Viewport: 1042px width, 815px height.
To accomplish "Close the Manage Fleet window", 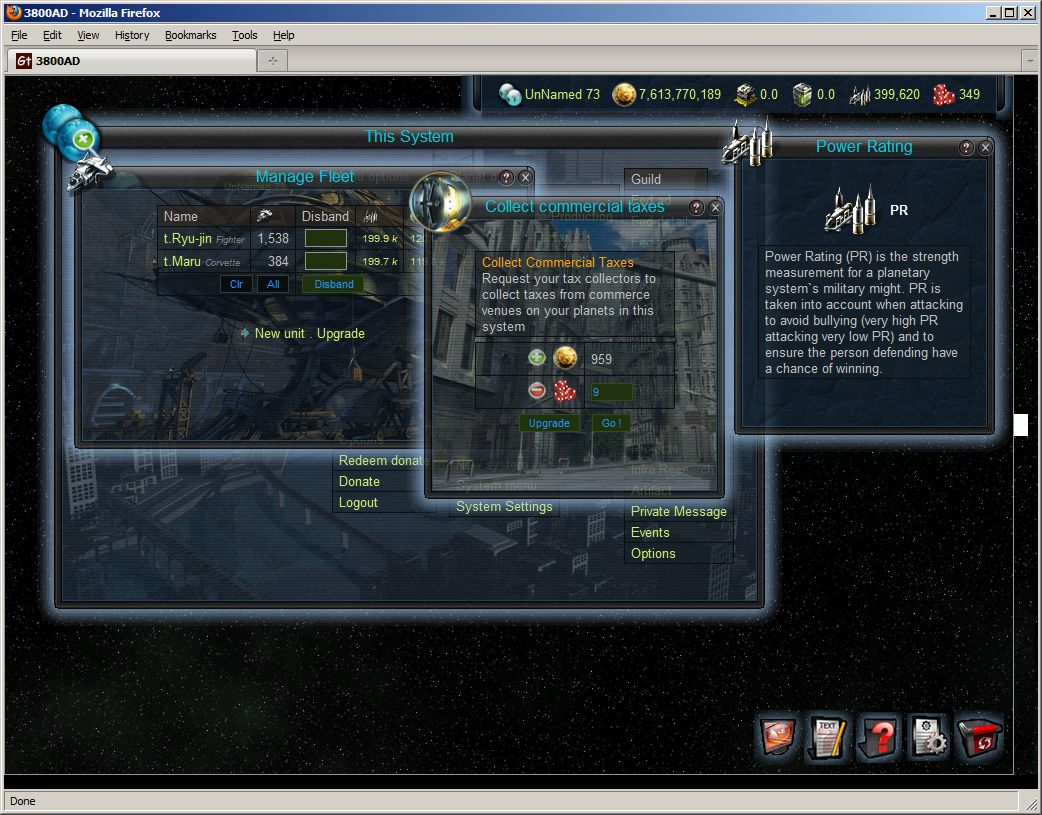I will coord(525,177).
